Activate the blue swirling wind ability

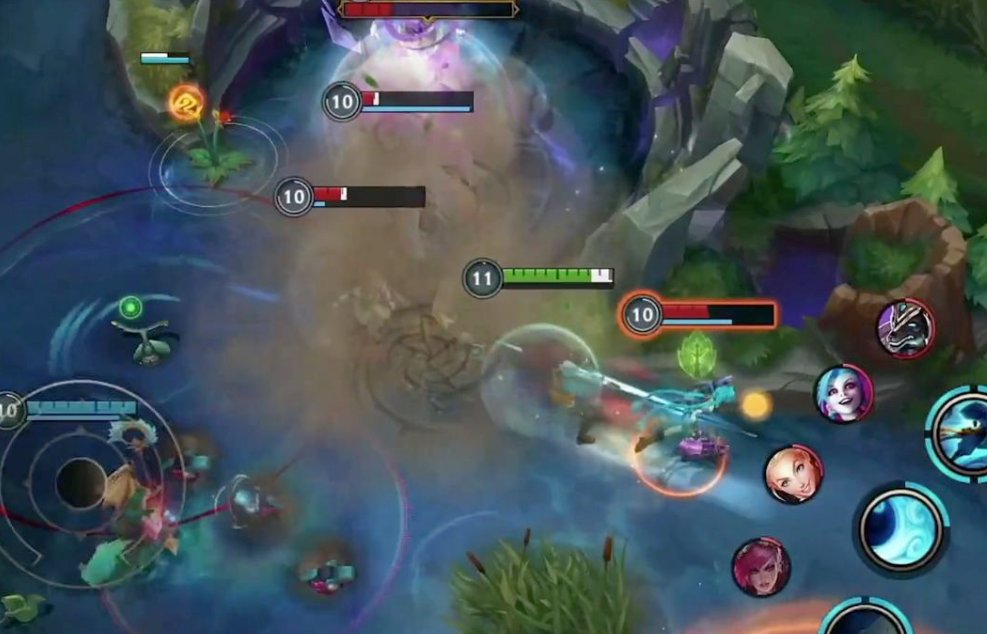901,526
